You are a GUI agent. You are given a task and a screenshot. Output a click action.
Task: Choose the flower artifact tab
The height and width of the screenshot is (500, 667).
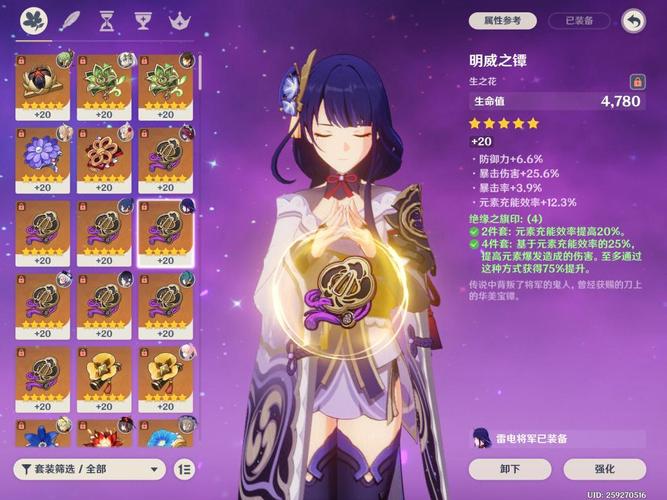pyautogui.click(x=35, y=20)
